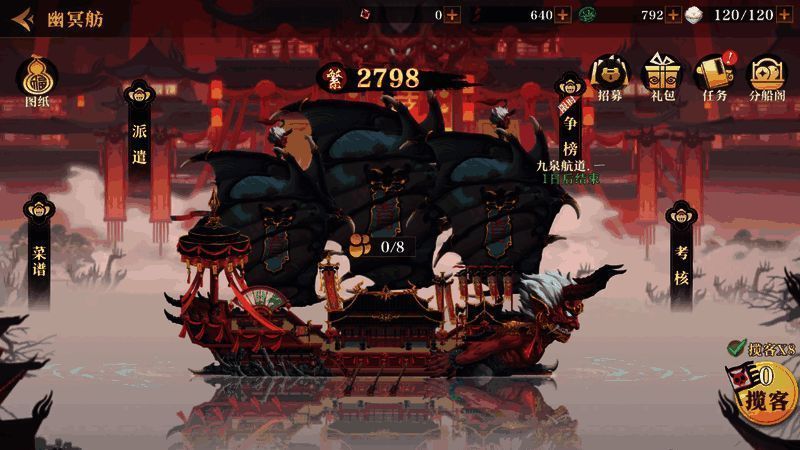Open the 礼包 gift pack shop
The width and height of the screenshot is (800, 450).
pyautogui.click(x=663, y=76)
